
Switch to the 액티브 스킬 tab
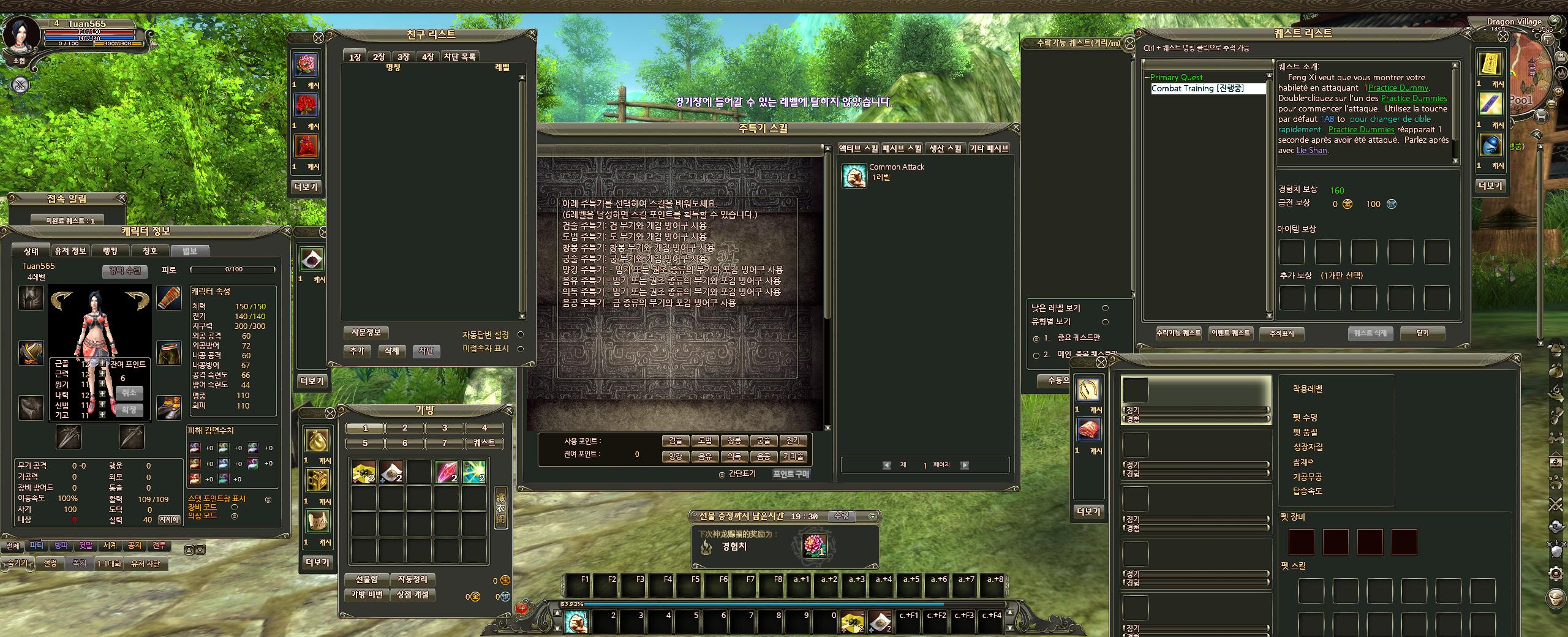(858, 148)
